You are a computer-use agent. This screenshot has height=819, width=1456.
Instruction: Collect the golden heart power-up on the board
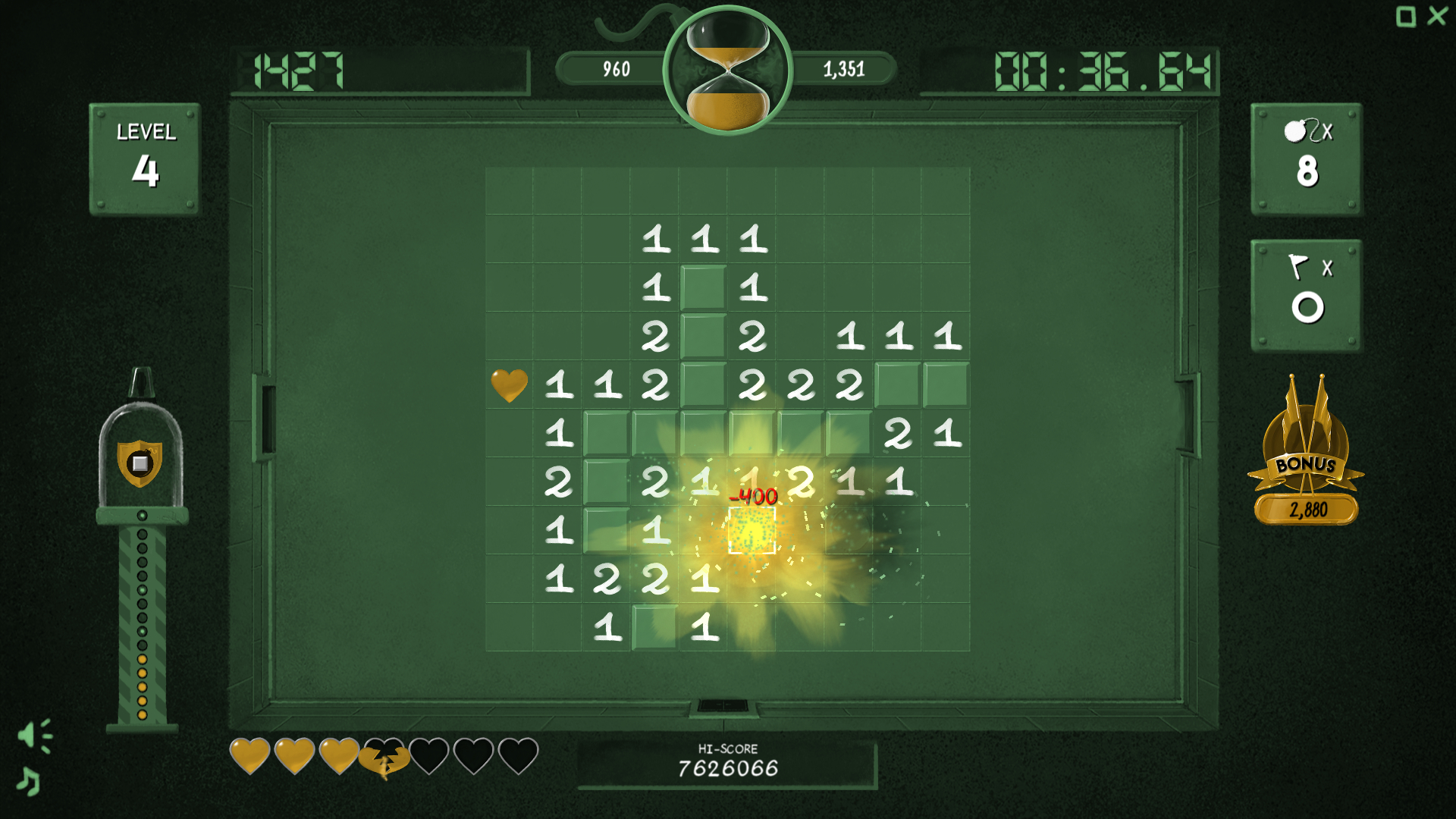tap(509, 384)
